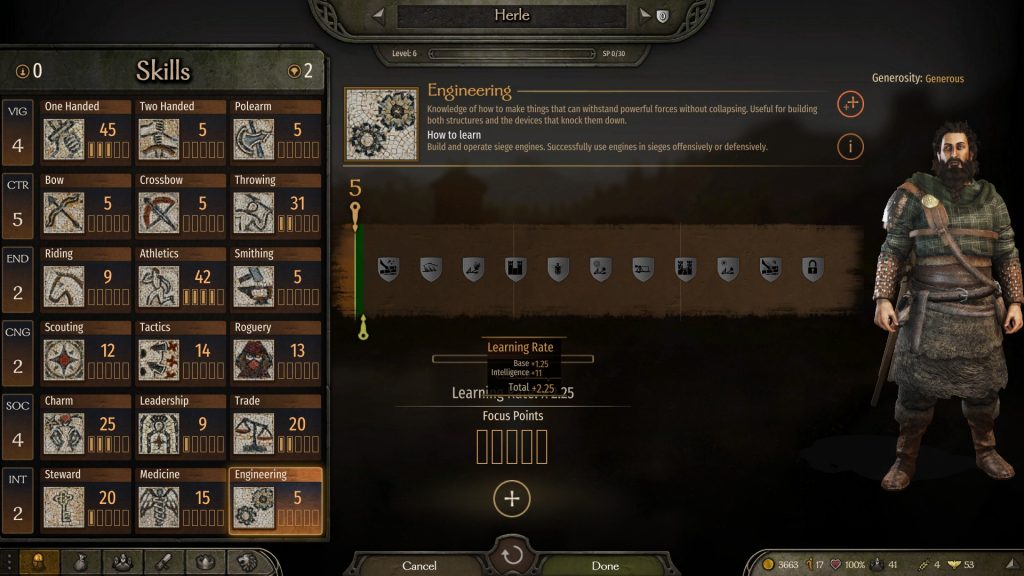Screen dimensions: 1024x576
Task: Choose the Medicine skill
Action: (181, 500)
